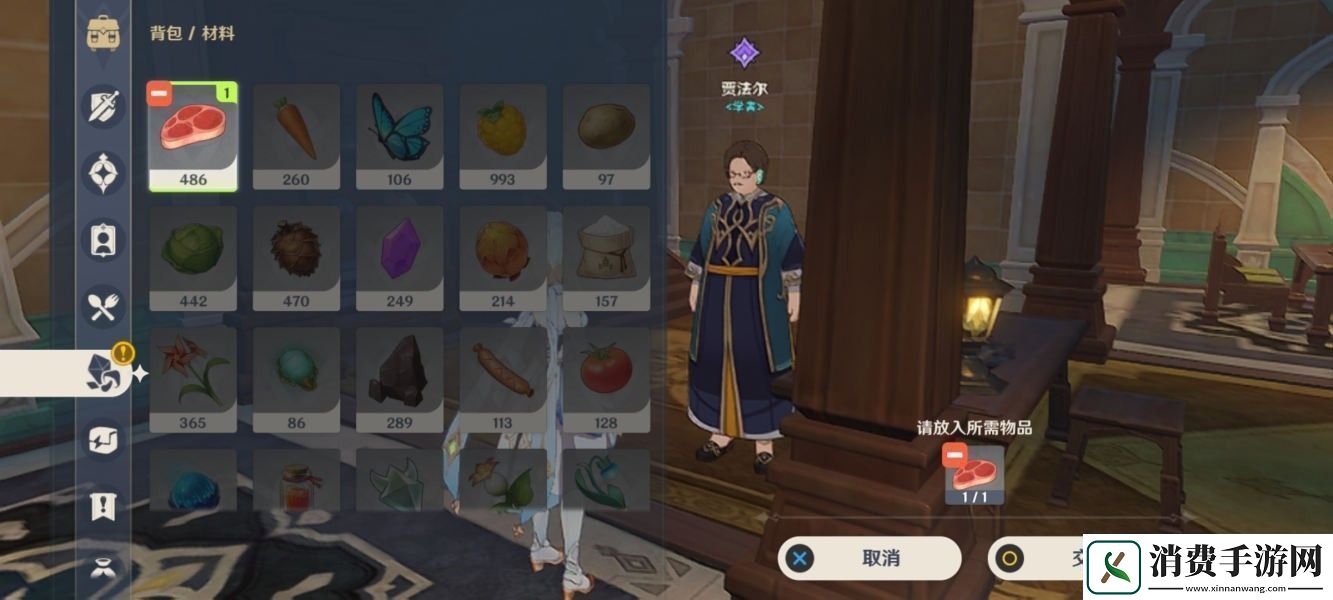Open the weapons category tab

pyautogui.click(x=104, y=106)
